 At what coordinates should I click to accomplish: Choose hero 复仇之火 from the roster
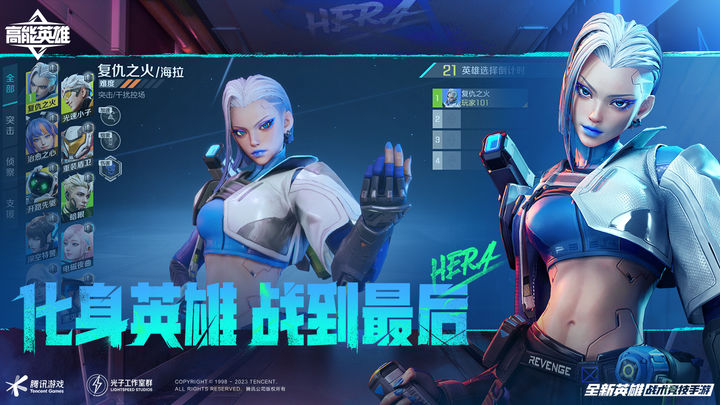pyautogui.click(x=41, y=88)
